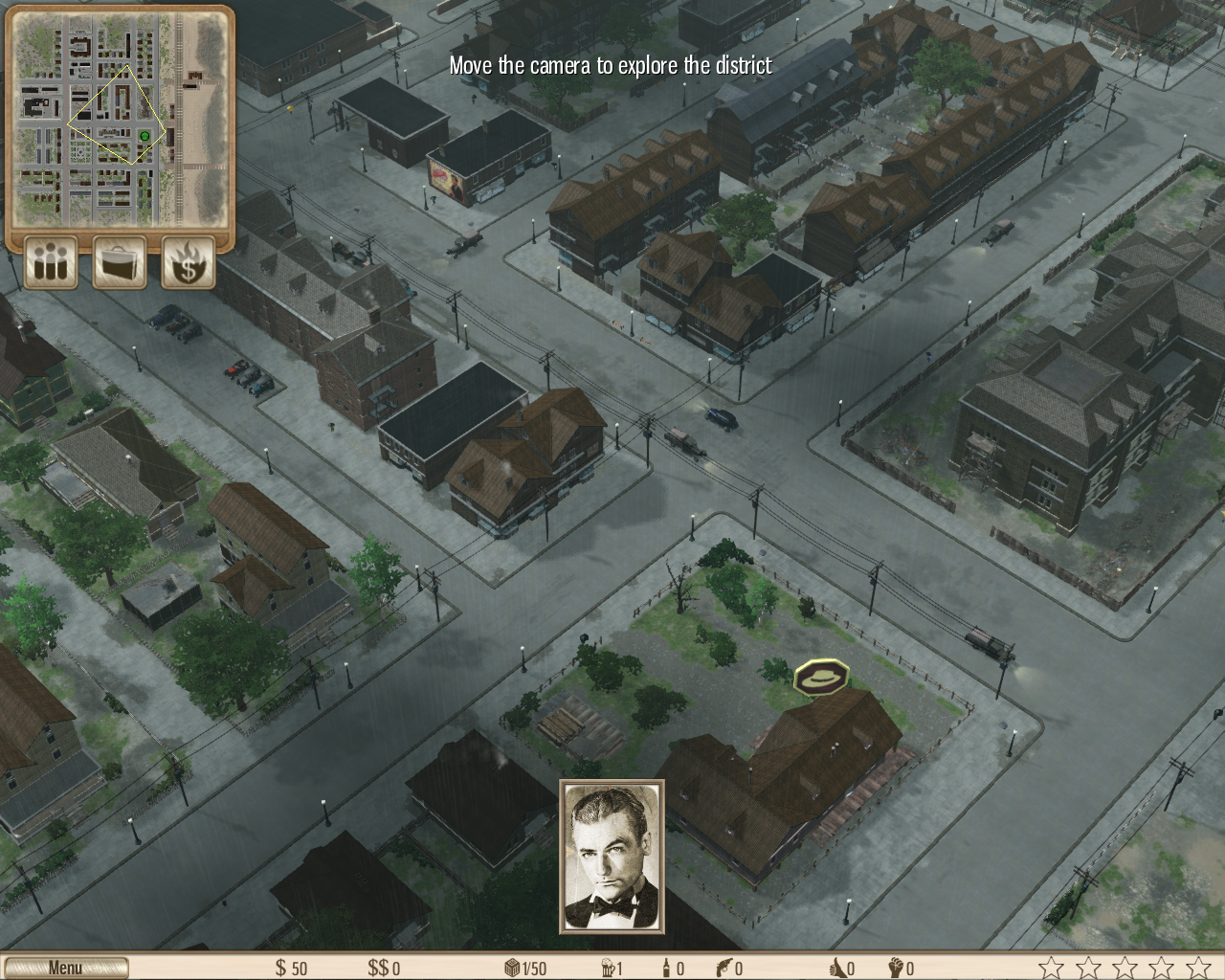
Task: Open the Menu button
Action: (x=65, y=968)
